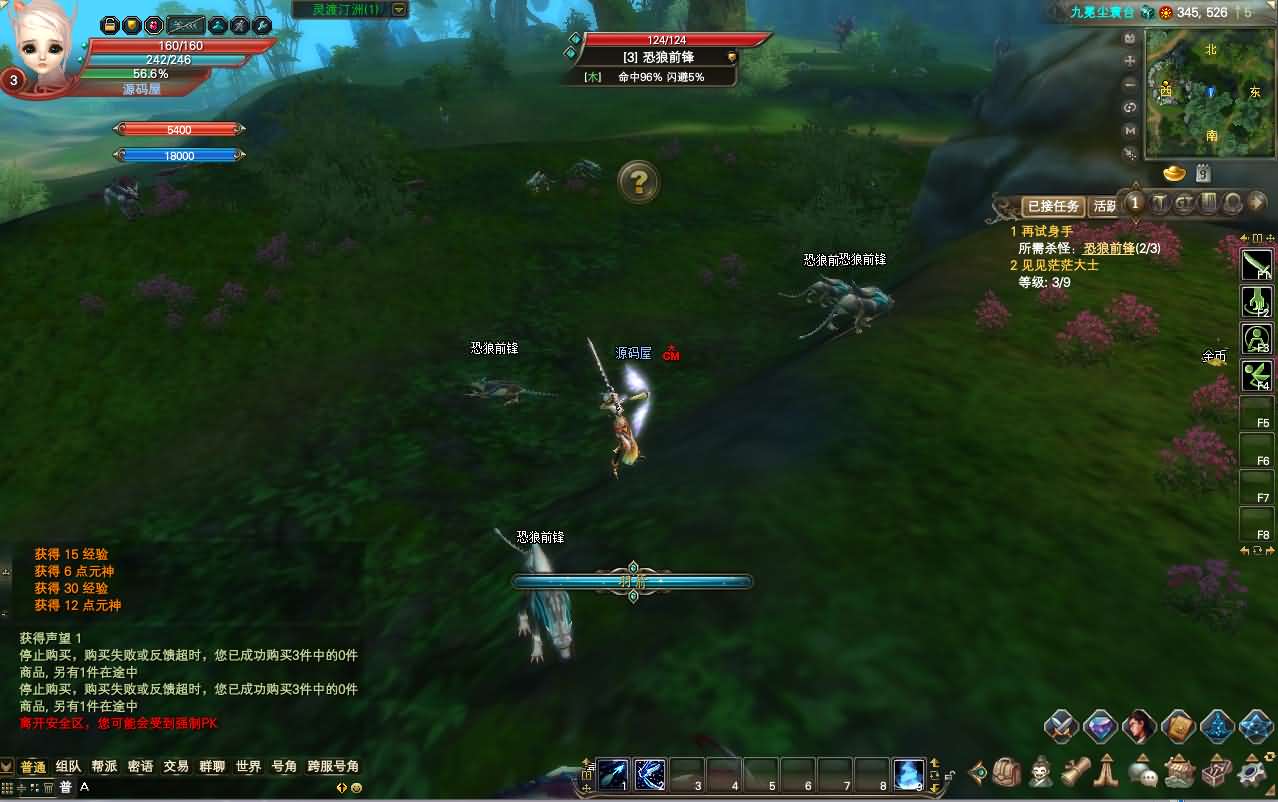This screenshot has width=1278, height=802.
Task: Activate hotbar skill in slot 1
Action: point(614,774)
